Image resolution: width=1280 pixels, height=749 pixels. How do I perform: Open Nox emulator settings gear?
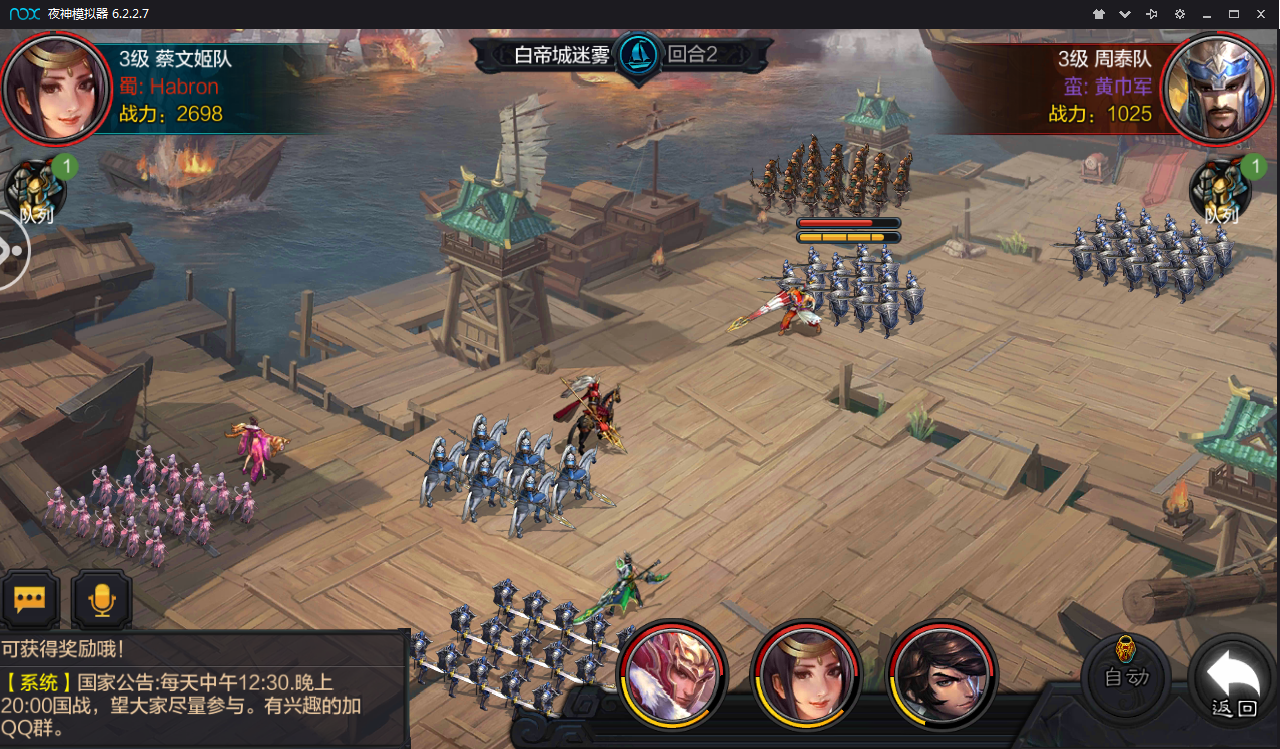coord(1180,14)
